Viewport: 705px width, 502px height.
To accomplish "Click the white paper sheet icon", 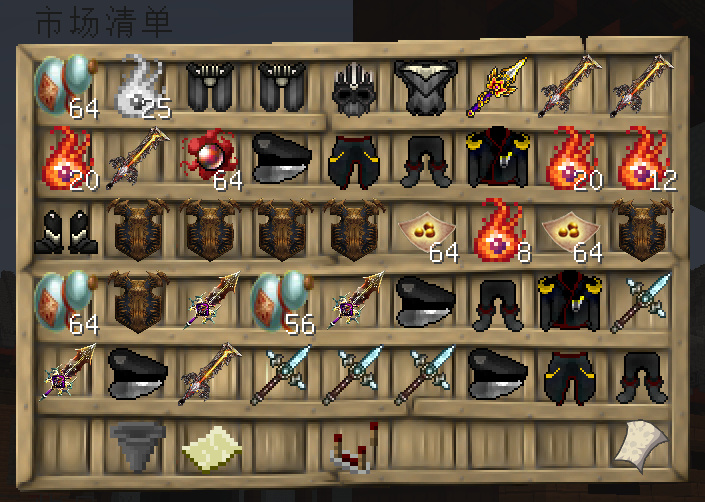I will (640, 444).
